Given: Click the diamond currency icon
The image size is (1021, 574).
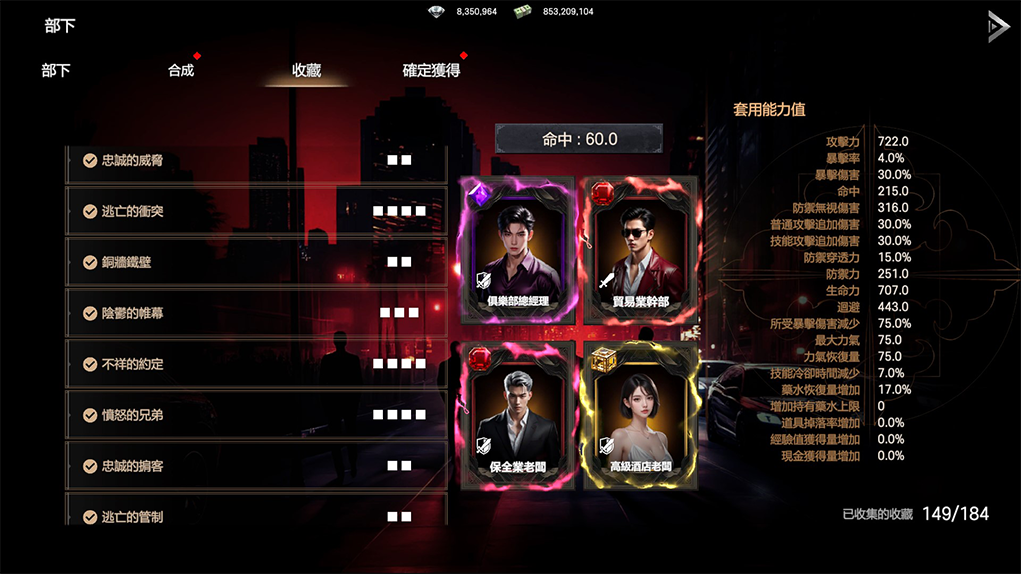Looking at the screenshot, I should 436,12.
